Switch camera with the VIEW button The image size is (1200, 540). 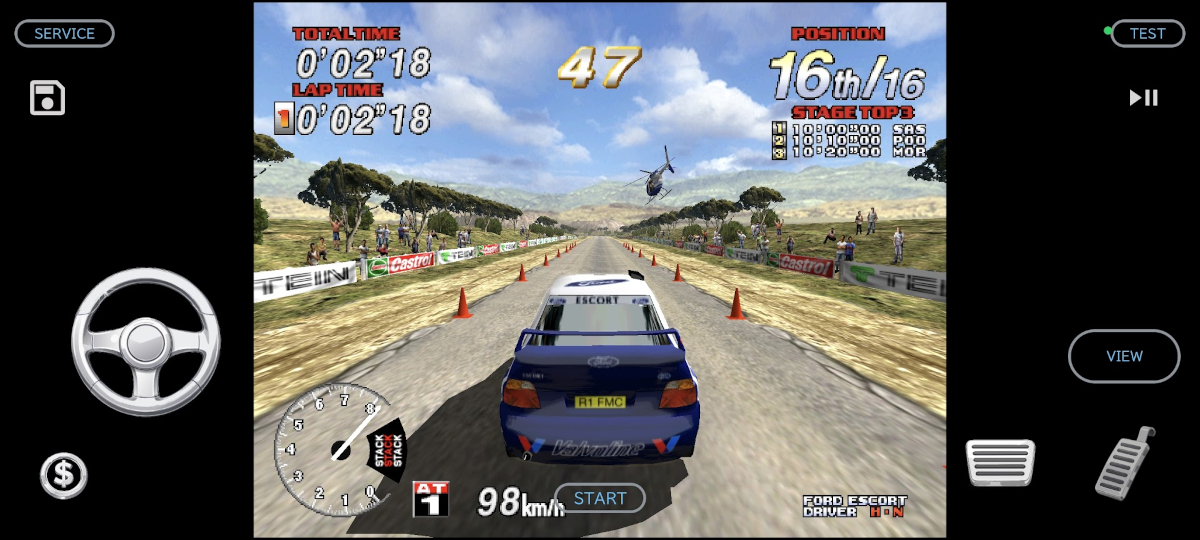(1124, 356)
